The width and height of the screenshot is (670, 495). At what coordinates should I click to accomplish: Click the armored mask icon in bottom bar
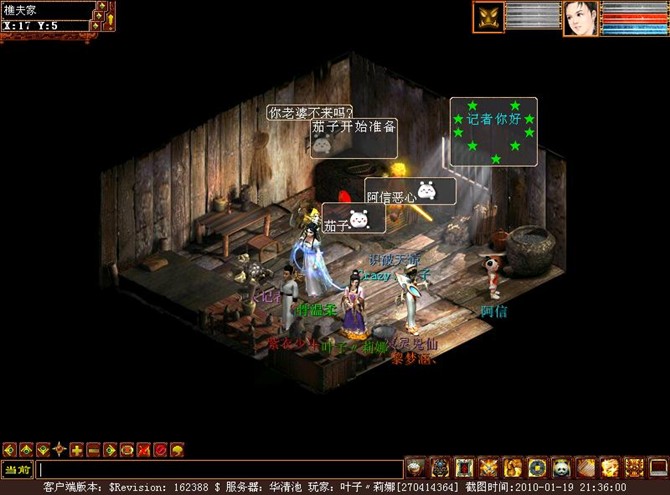[441, 467]
